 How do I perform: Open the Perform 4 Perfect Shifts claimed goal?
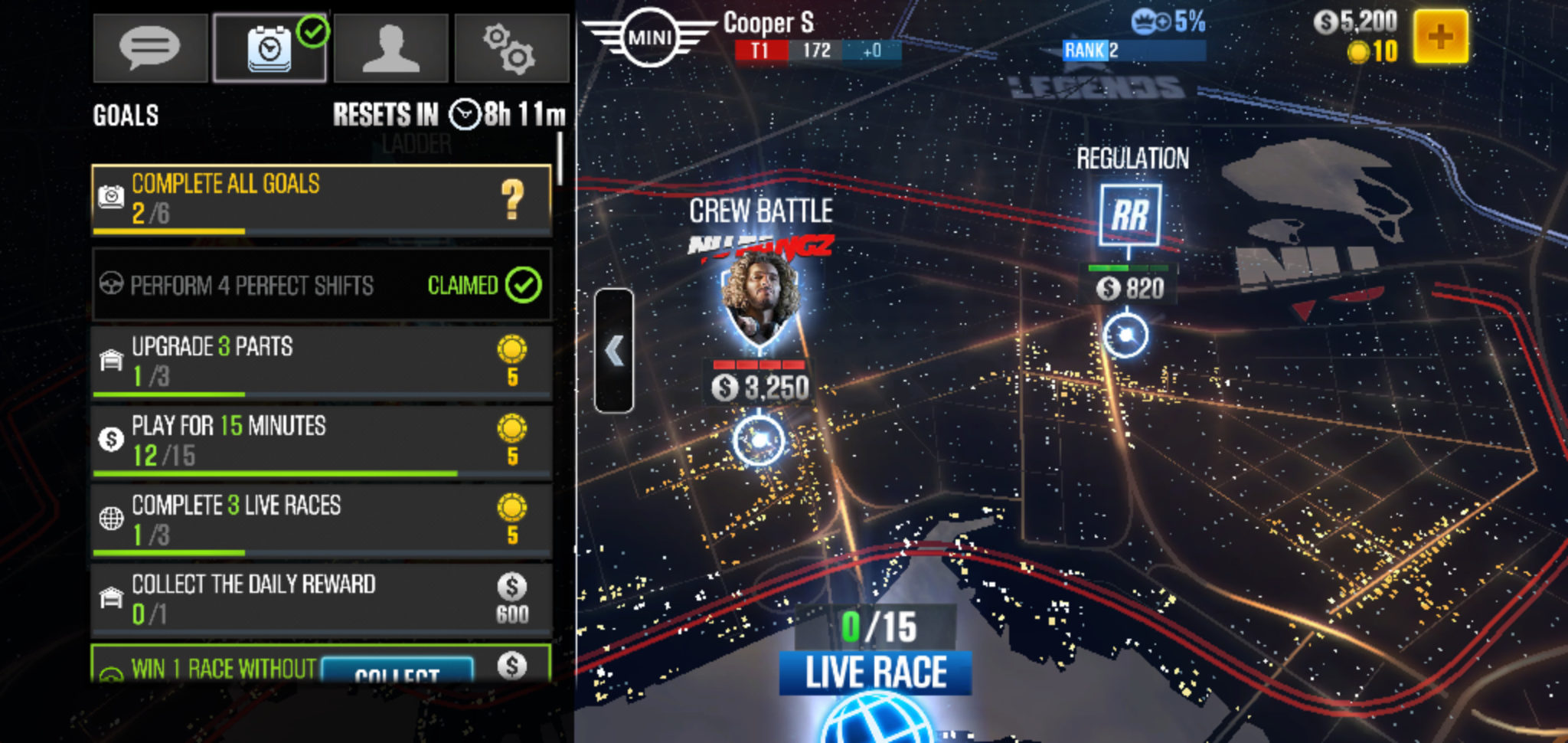(322, 285)
